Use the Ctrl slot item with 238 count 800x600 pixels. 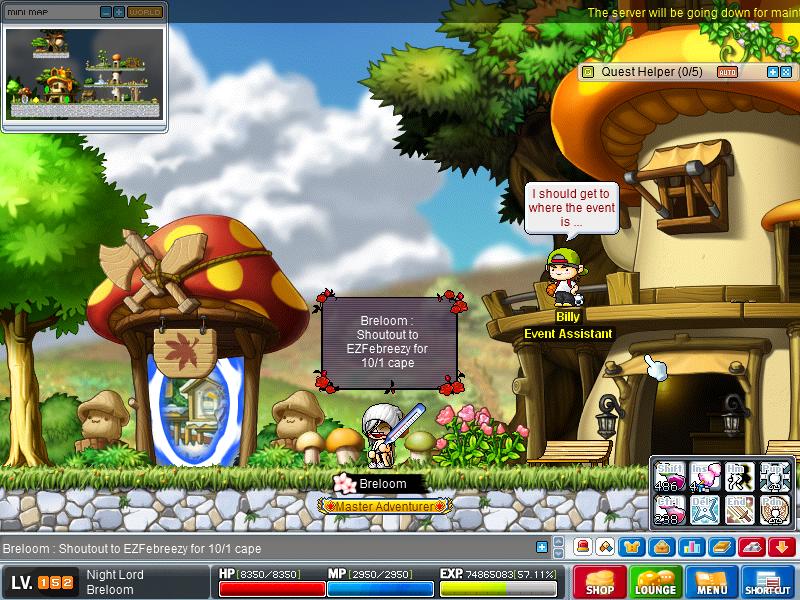point(669,509)
